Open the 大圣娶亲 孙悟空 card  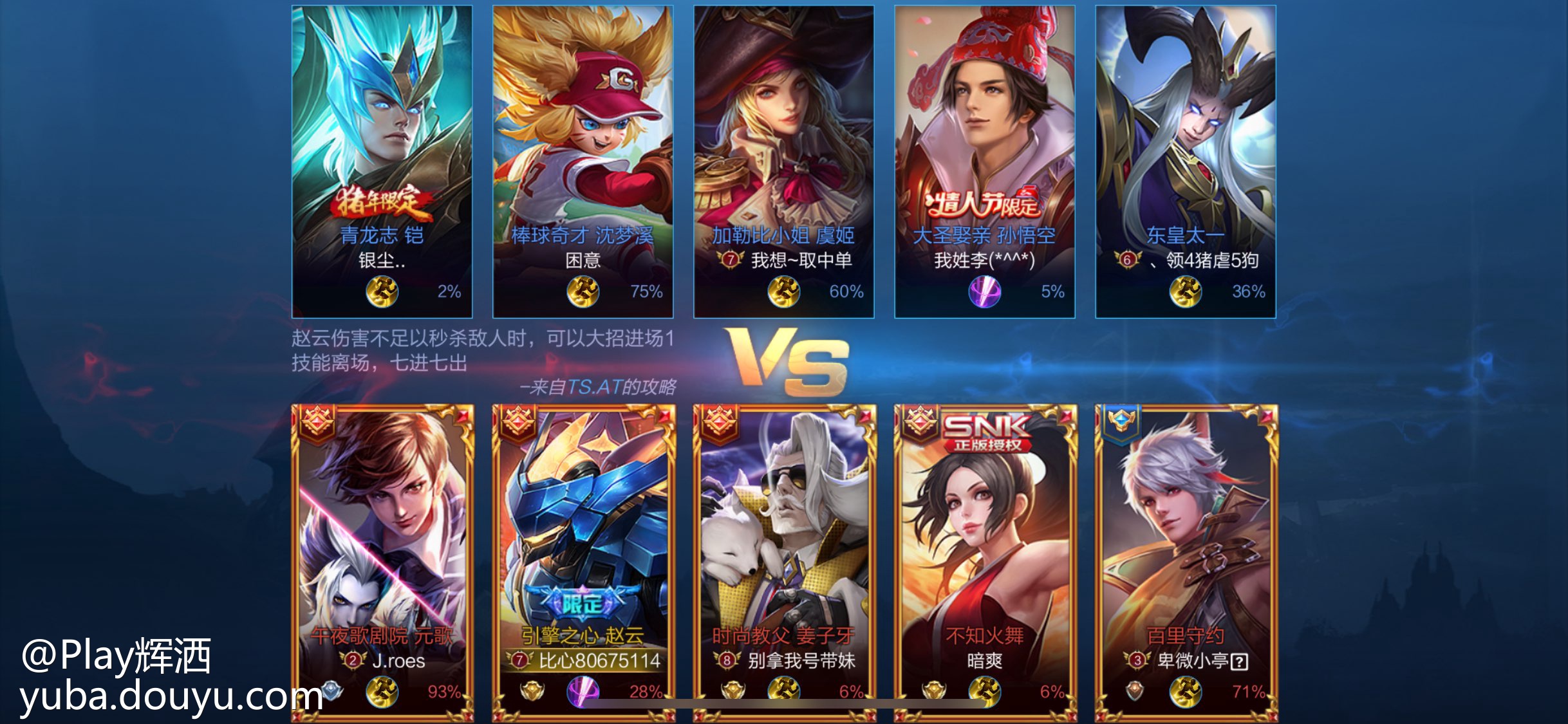coord(984,161)
